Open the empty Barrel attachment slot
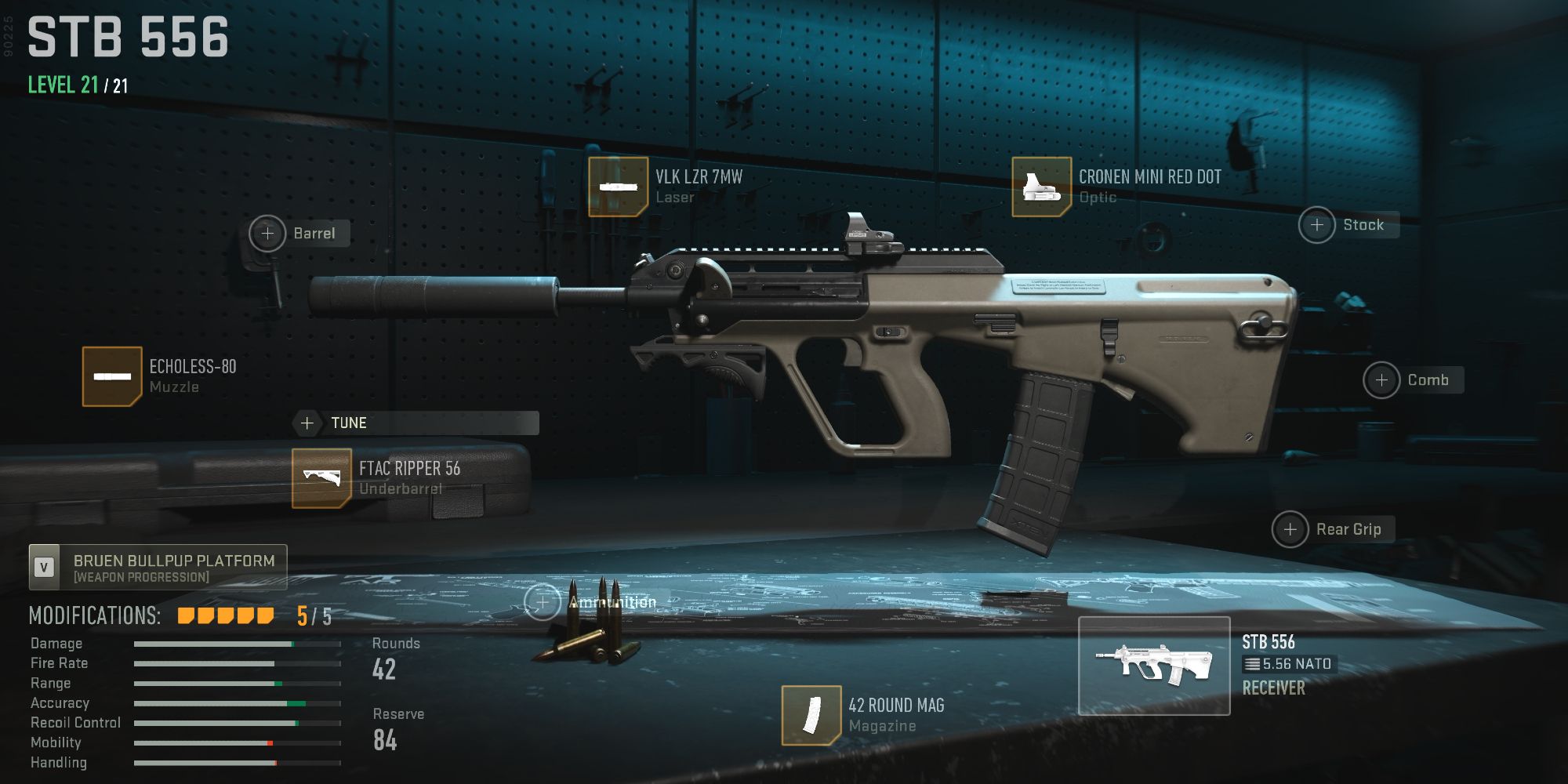 (x=267, y=232)
